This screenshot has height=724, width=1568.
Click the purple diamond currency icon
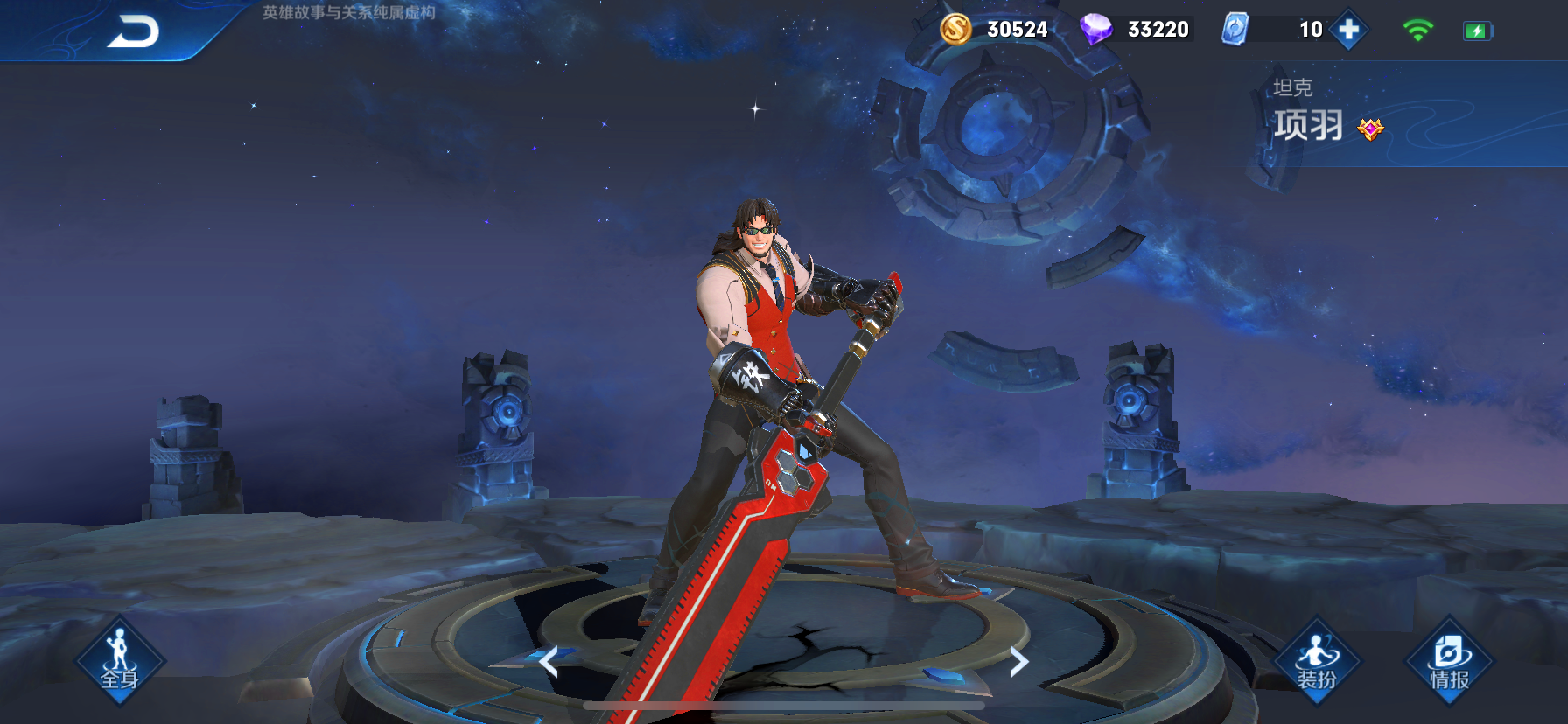pos(1095,30)
